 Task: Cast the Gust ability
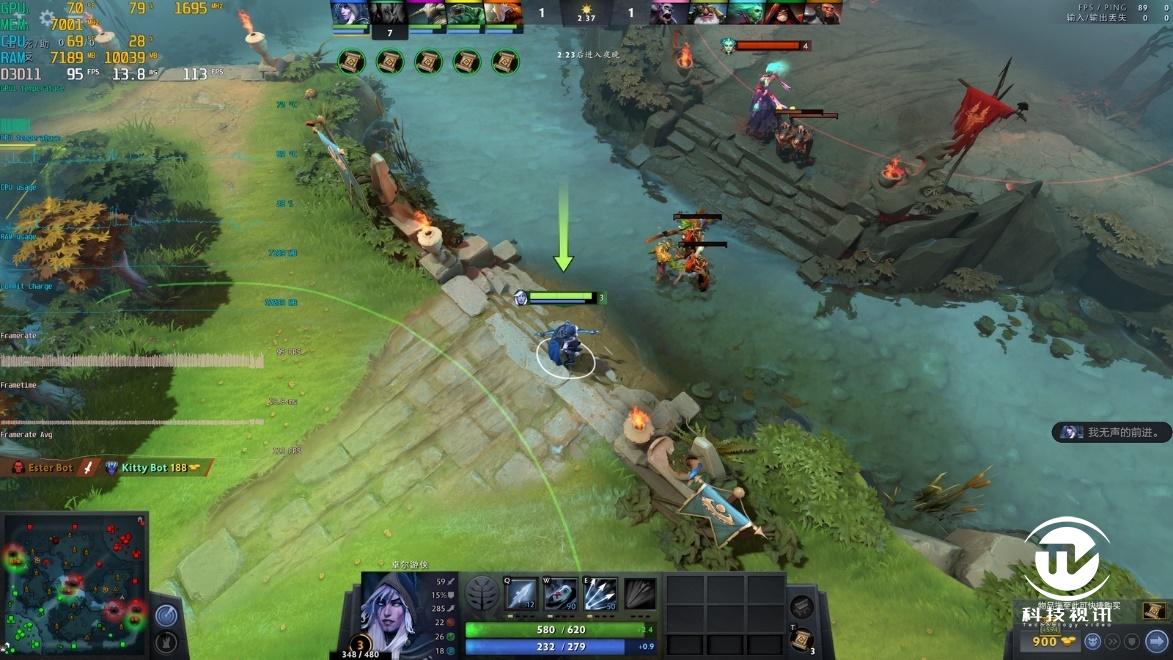(x=560, y=594)
